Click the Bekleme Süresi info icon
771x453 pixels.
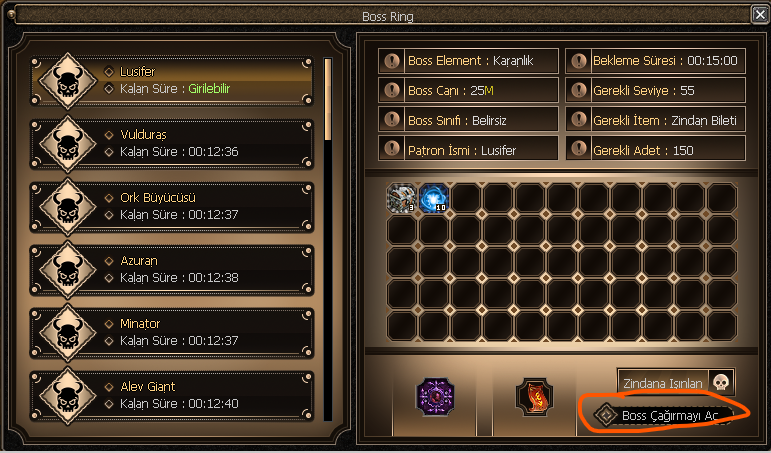pos(578,60)
